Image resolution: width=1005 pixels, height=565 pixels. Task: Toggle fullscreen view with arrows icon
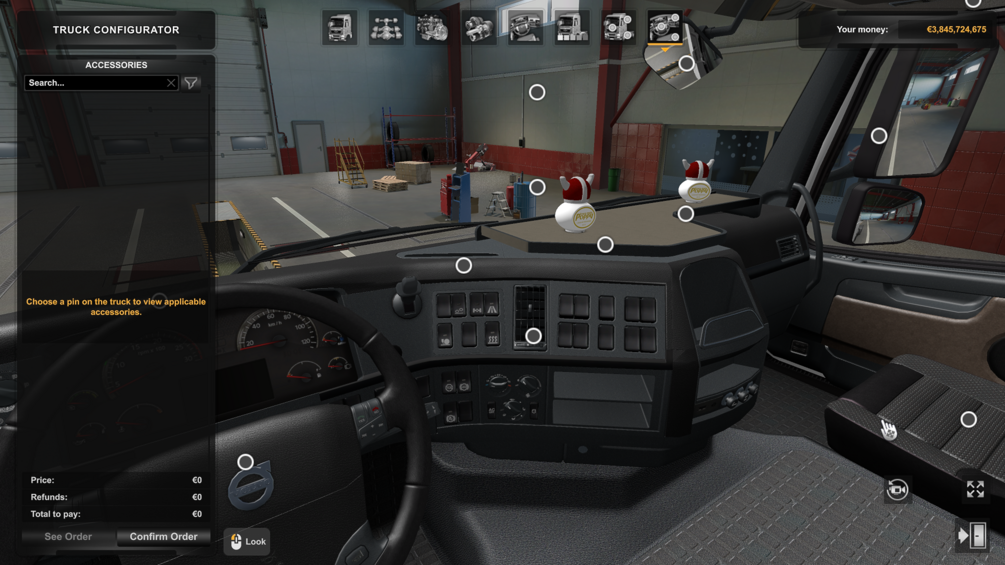[975, 489]
